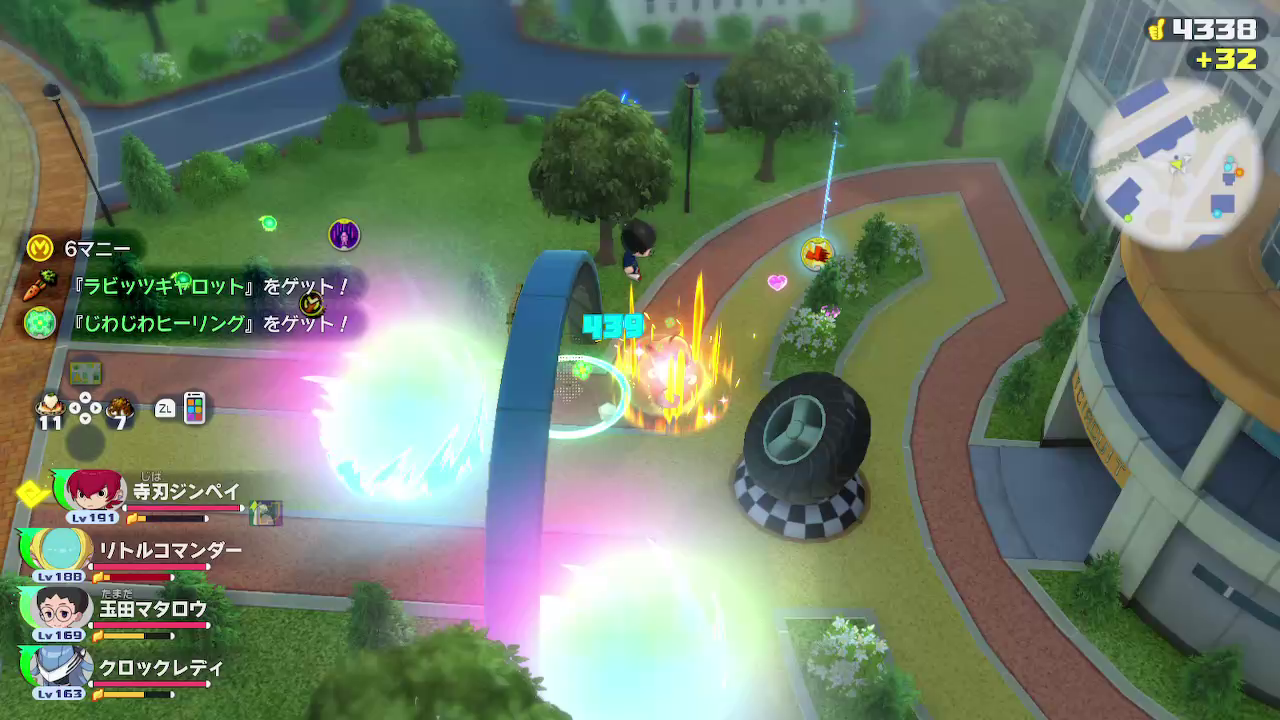Choose 玉田マタロウ from the party list
The width and height of the screenshot is (1280, 720).
pos(62,607)
